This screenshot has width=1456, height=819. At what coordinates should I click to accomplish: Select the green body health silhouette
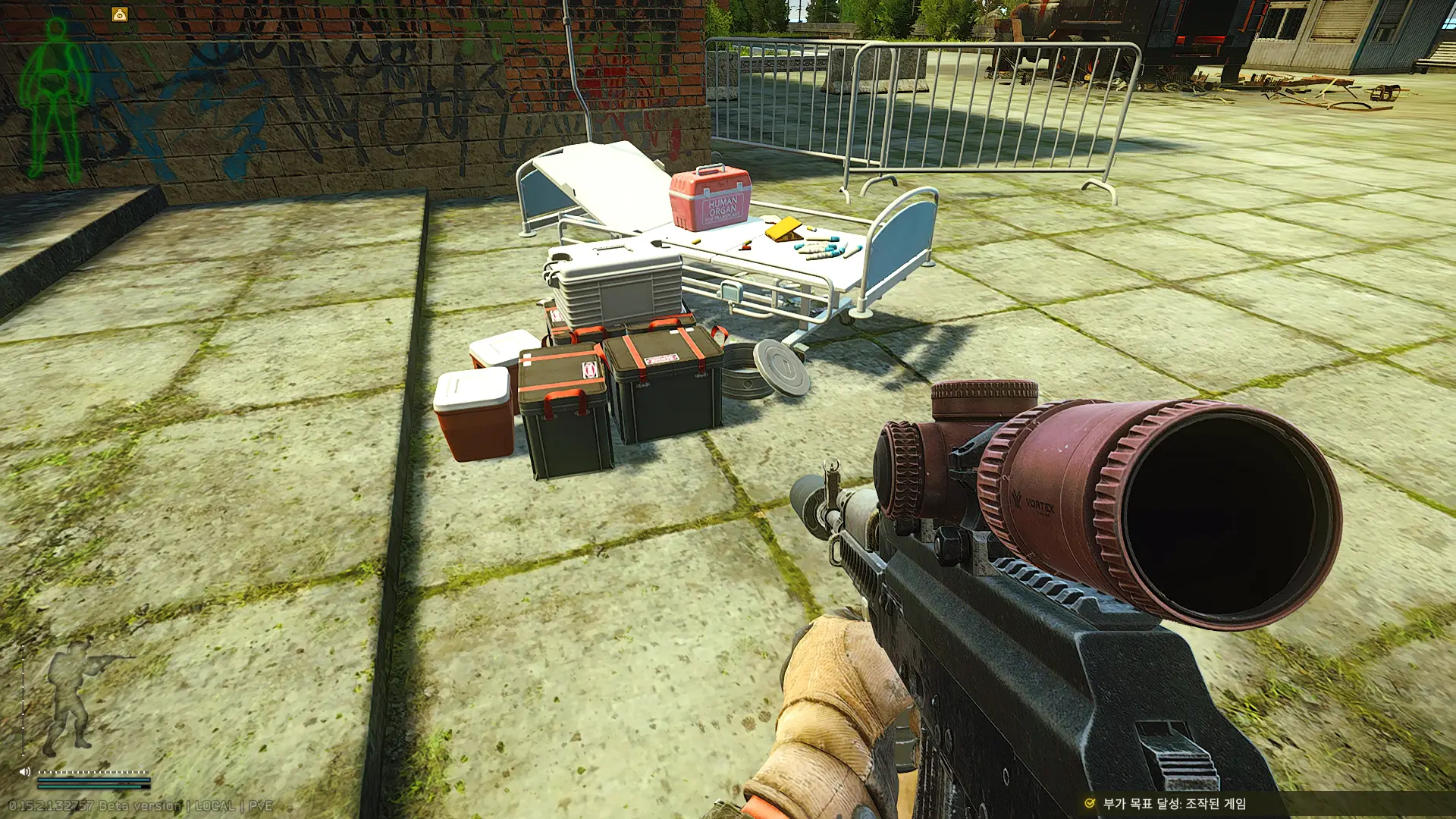tap(55, 99)
